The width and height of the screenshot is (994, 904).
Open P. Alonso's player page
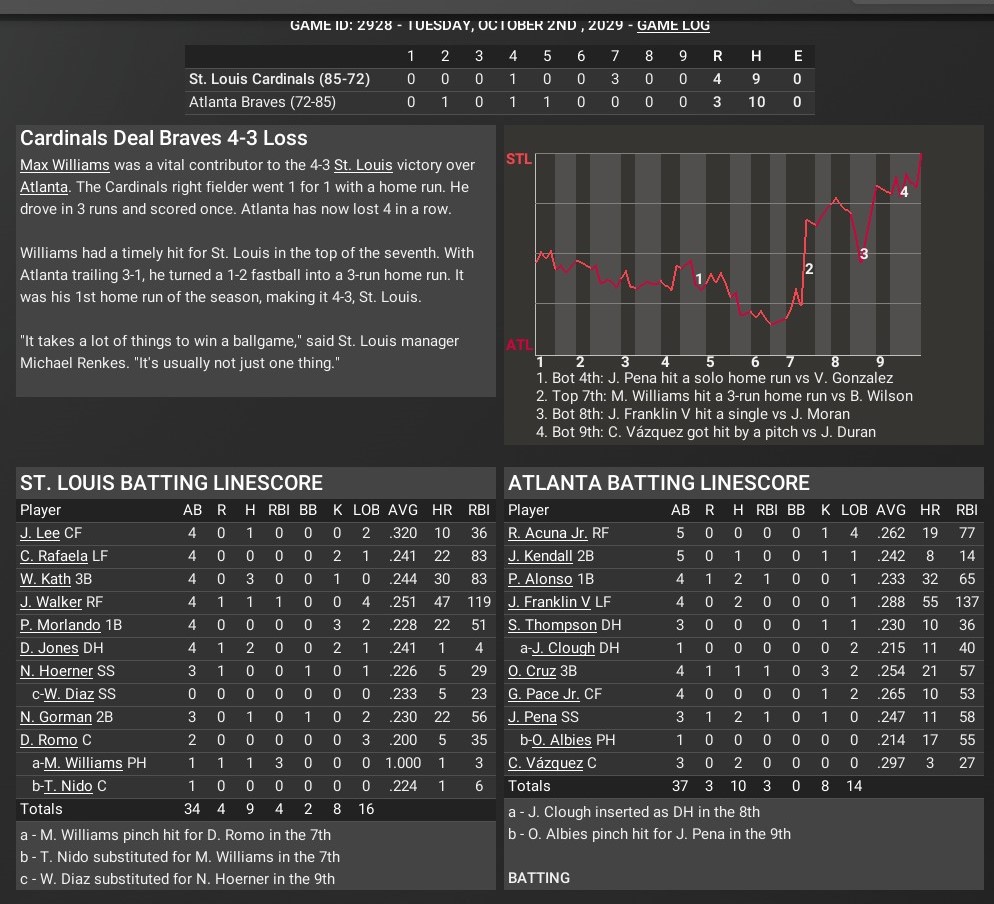tap(541, 579)
